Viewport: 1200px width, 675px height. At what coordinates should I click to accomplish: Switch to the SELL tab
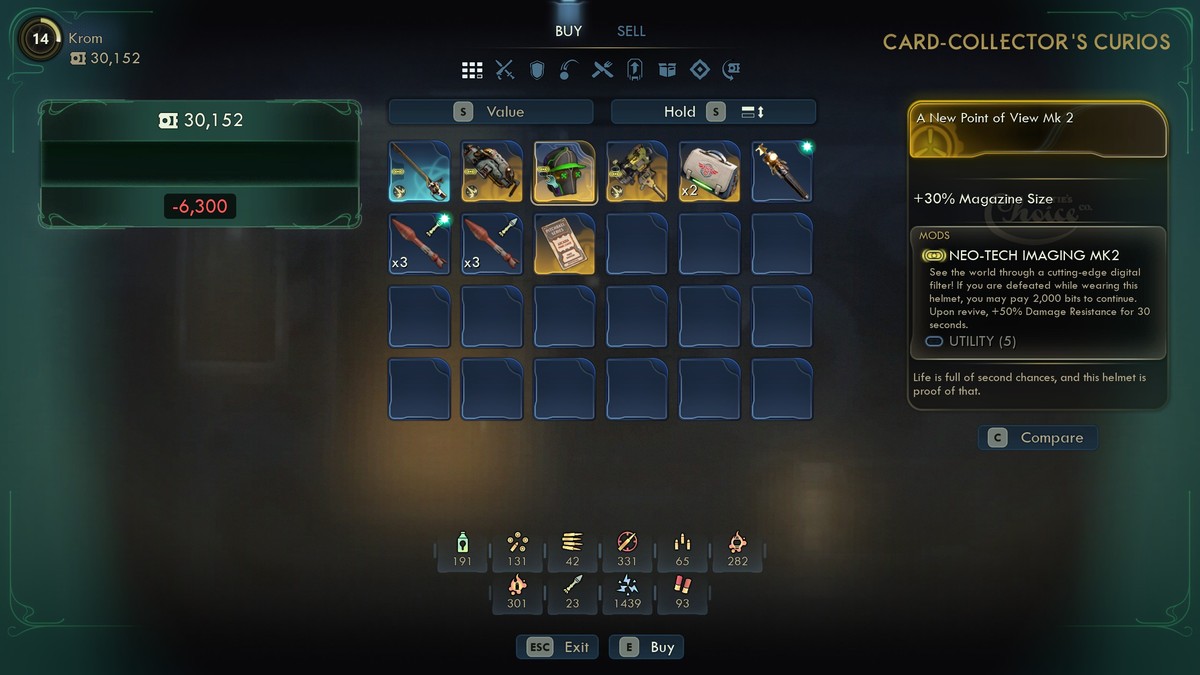(x=631, y=31)
